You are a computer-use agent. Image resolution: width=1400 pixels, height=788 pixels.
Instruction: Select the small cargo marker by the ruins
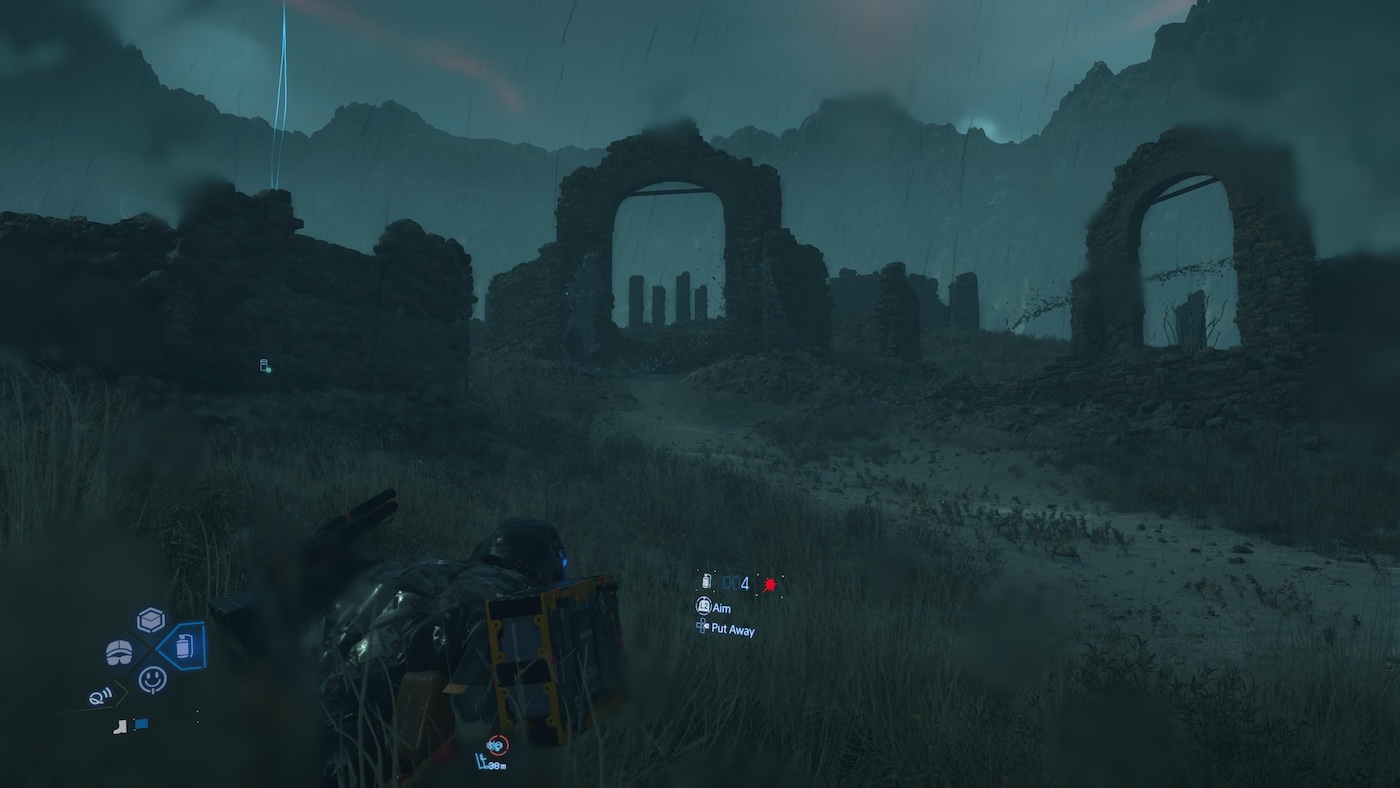click(265, 366)
